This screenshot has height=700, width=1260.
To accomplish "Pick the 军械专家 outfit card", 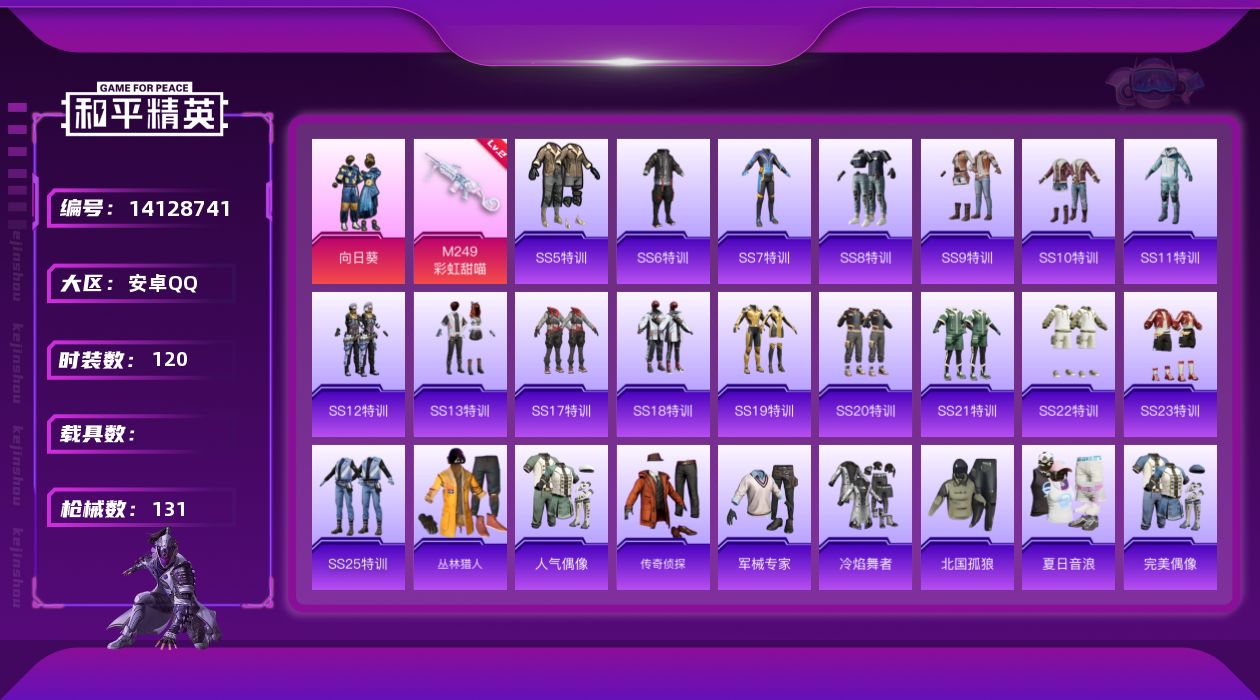I will pyautogui.click(x=764, y=517).
